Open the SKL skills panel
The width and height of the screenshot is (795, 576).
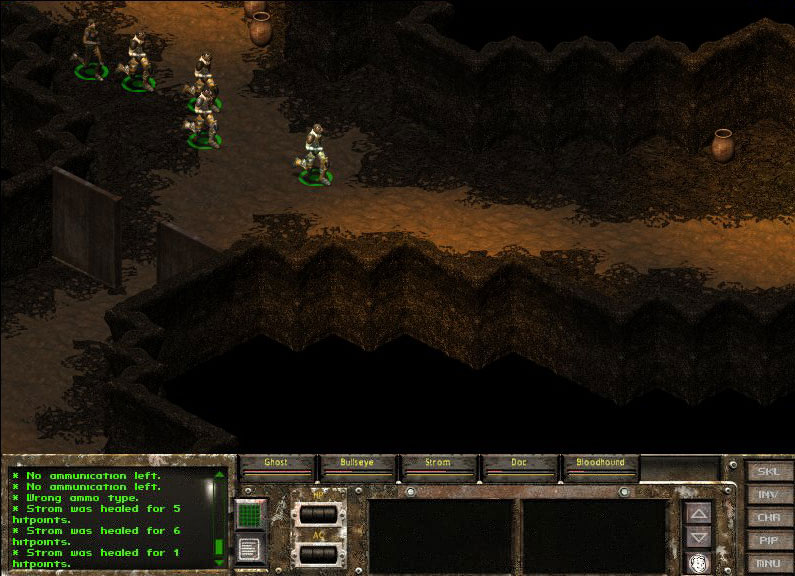coord(769,471)
